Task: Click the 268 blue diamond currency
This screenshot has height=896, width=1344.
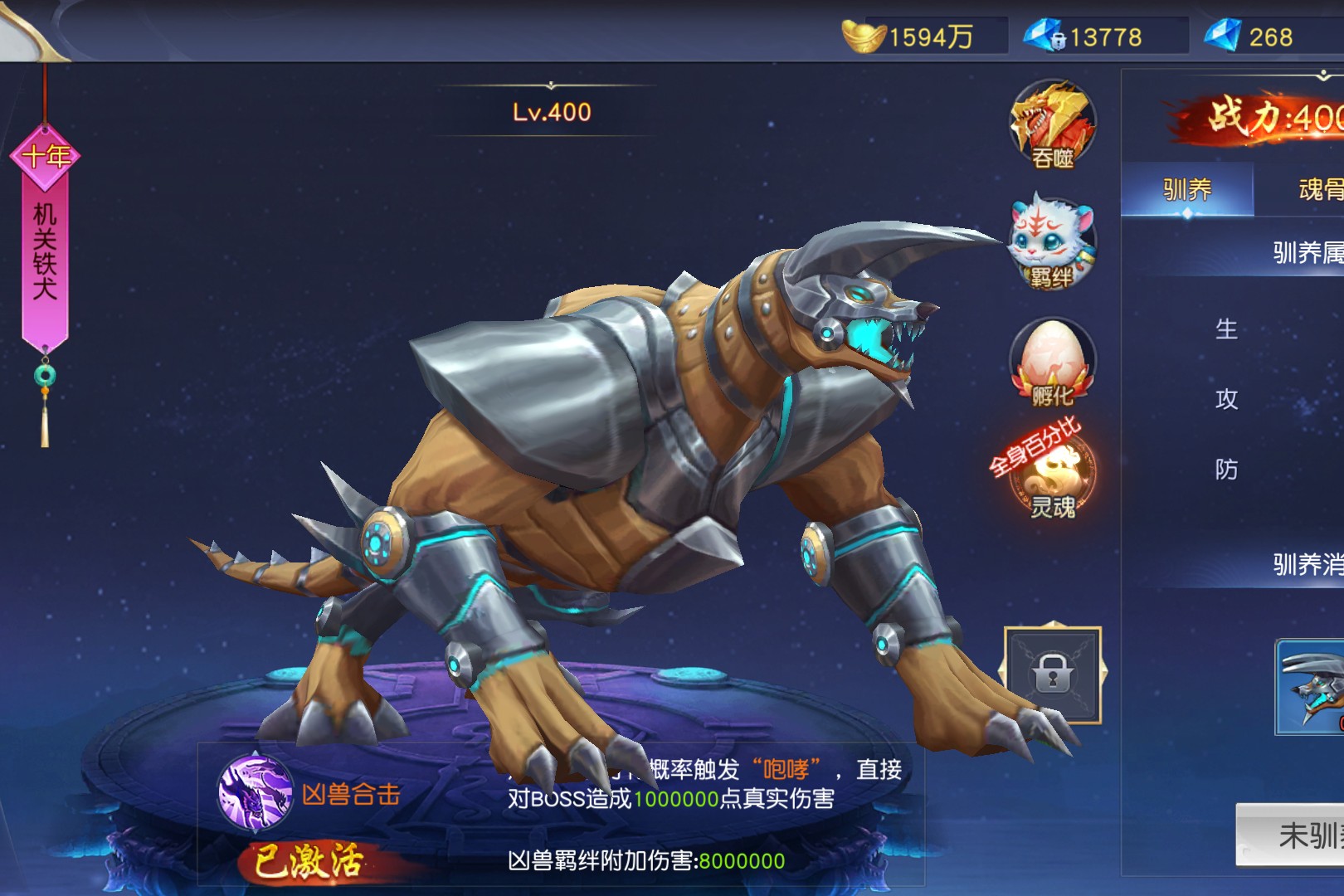Action: click(1222, 36)
